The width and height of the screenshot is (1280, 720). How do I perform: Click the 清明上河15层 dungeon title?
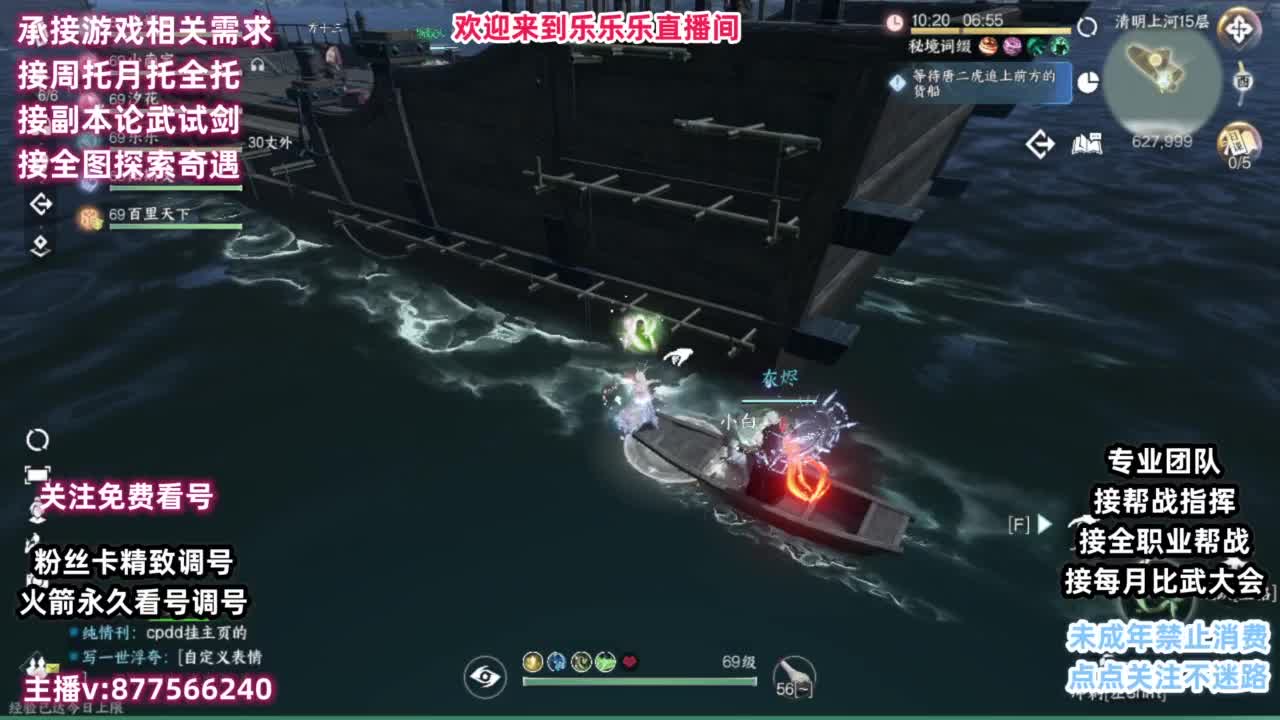(x=1160, y=20)
